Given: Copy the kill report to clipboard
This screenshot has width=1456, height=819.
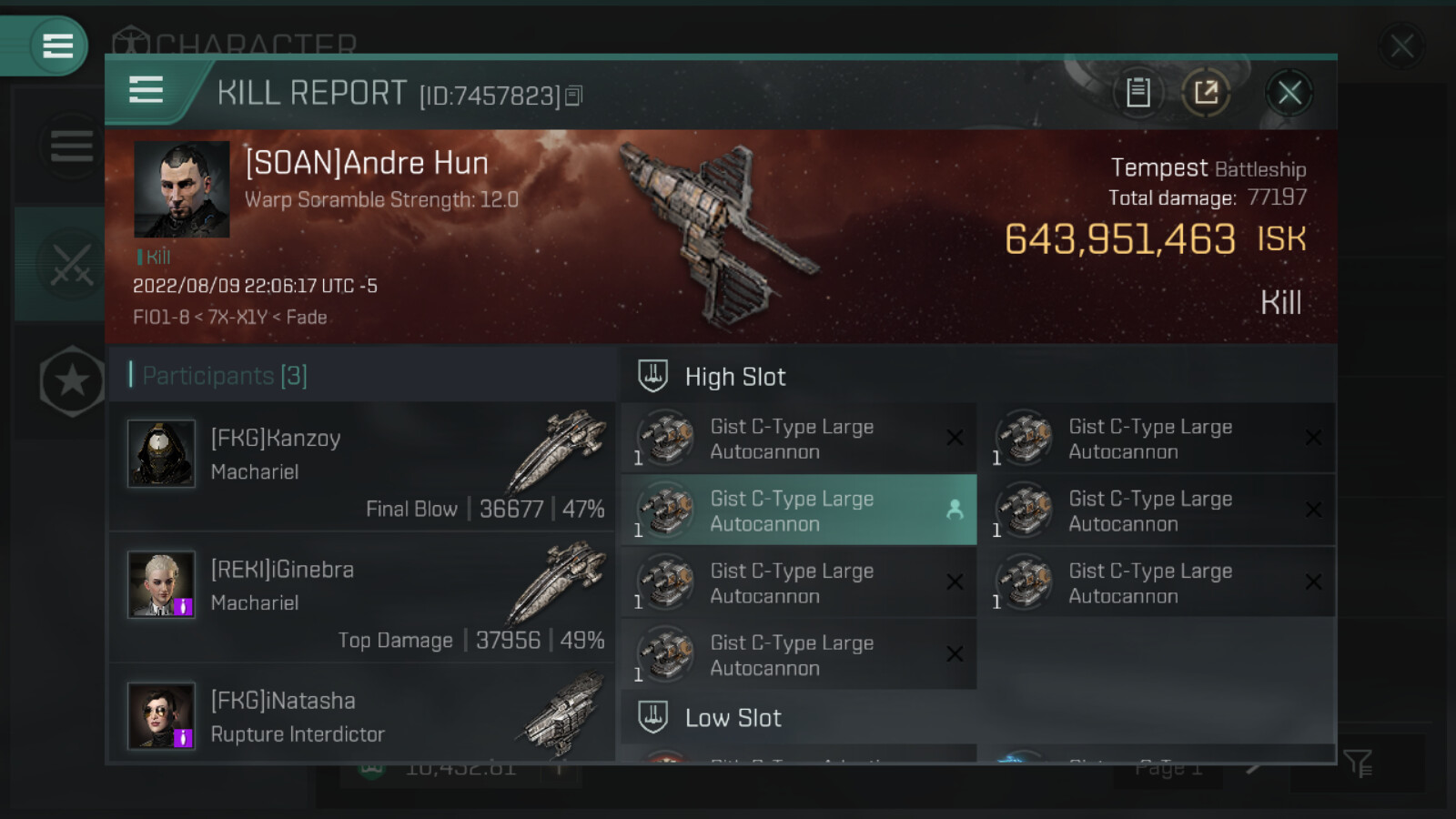Looking at the screenshot, I should (x=1137, y=93).
